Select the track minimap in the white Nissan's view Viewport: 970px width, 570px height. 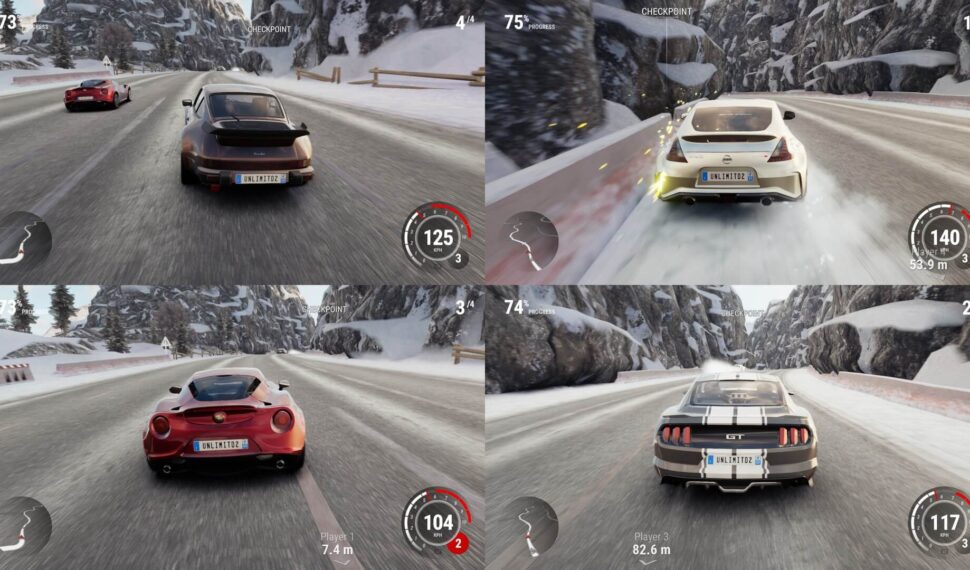pos(528,241)
